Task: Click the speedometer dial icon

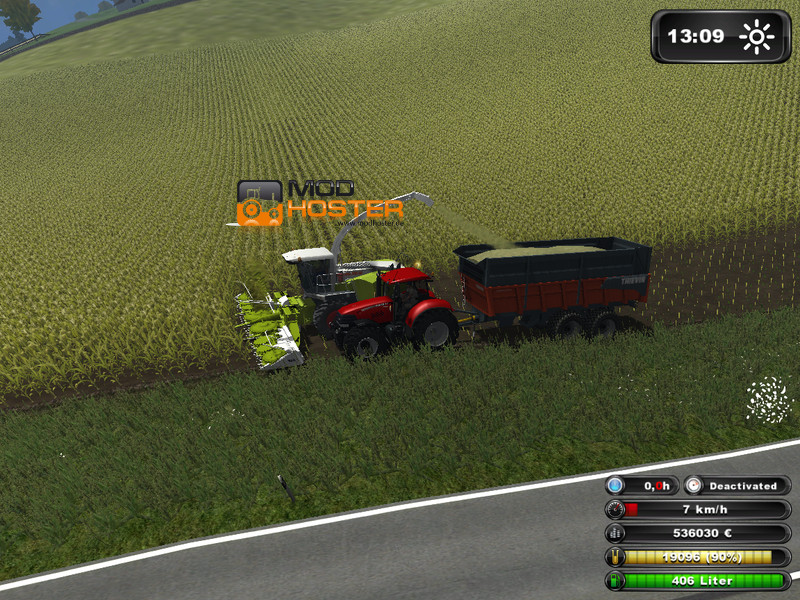Action: point(615,509)
